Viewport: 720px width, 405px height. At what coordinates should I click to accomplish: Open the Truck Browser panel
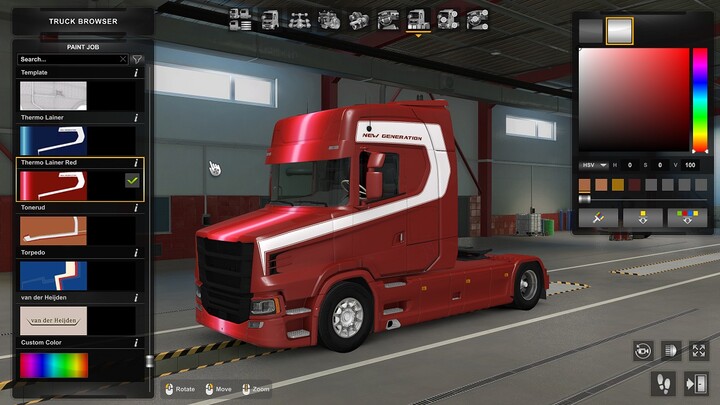(x=82, y=21)
